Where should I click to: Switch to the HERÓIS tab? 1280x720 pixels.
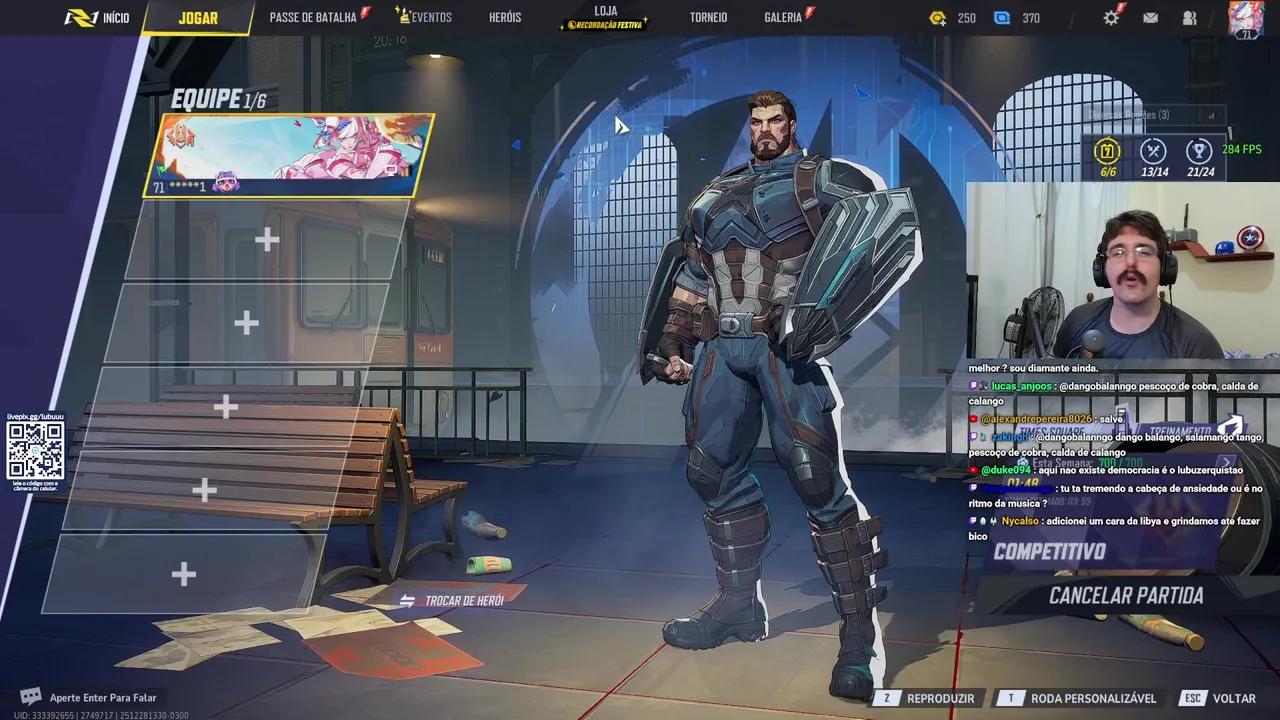pyautogui.click(x=506, y=17)
